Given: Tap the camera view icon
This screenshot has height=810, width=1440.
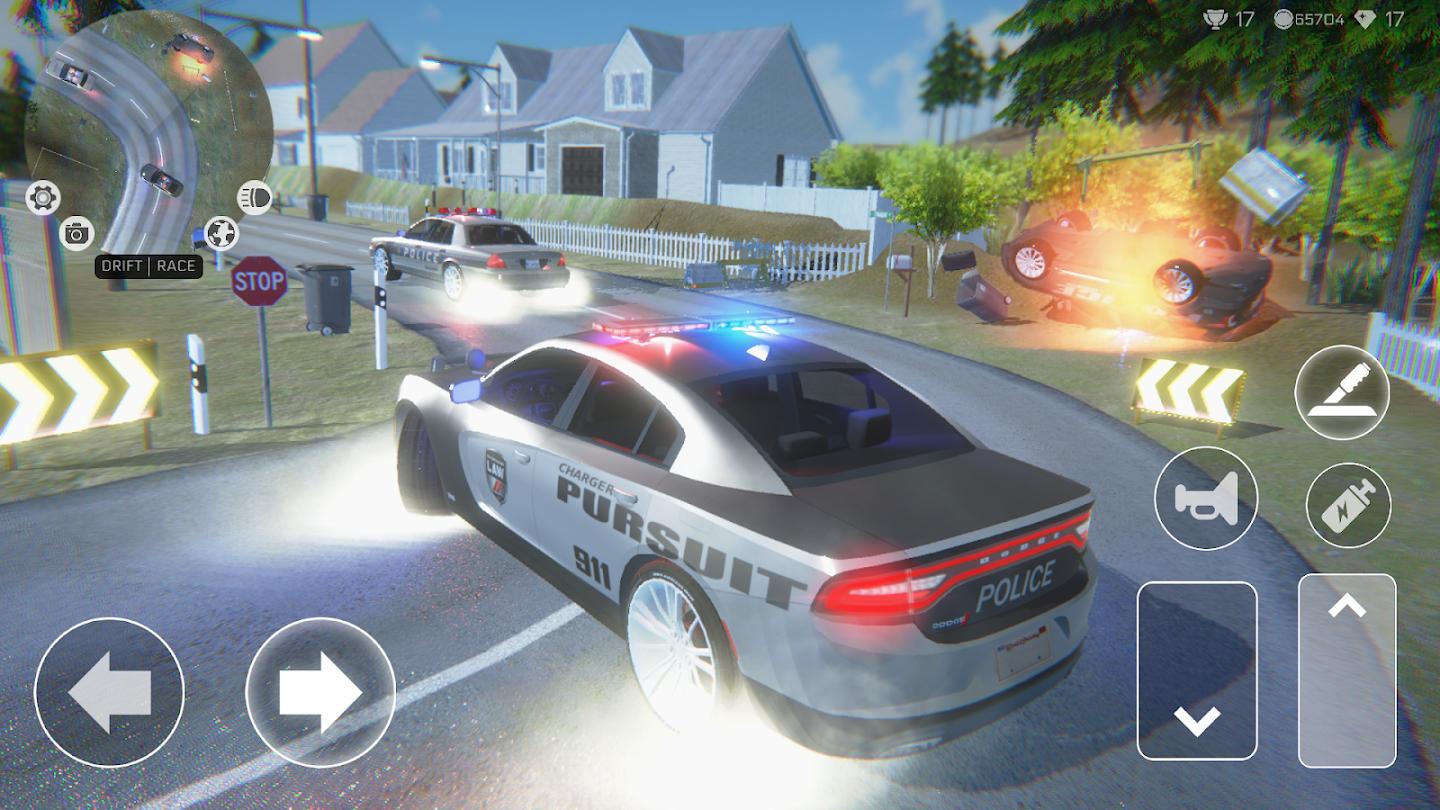Looking at the screenshot, I should pyautogui.click(x=76, y=233).
